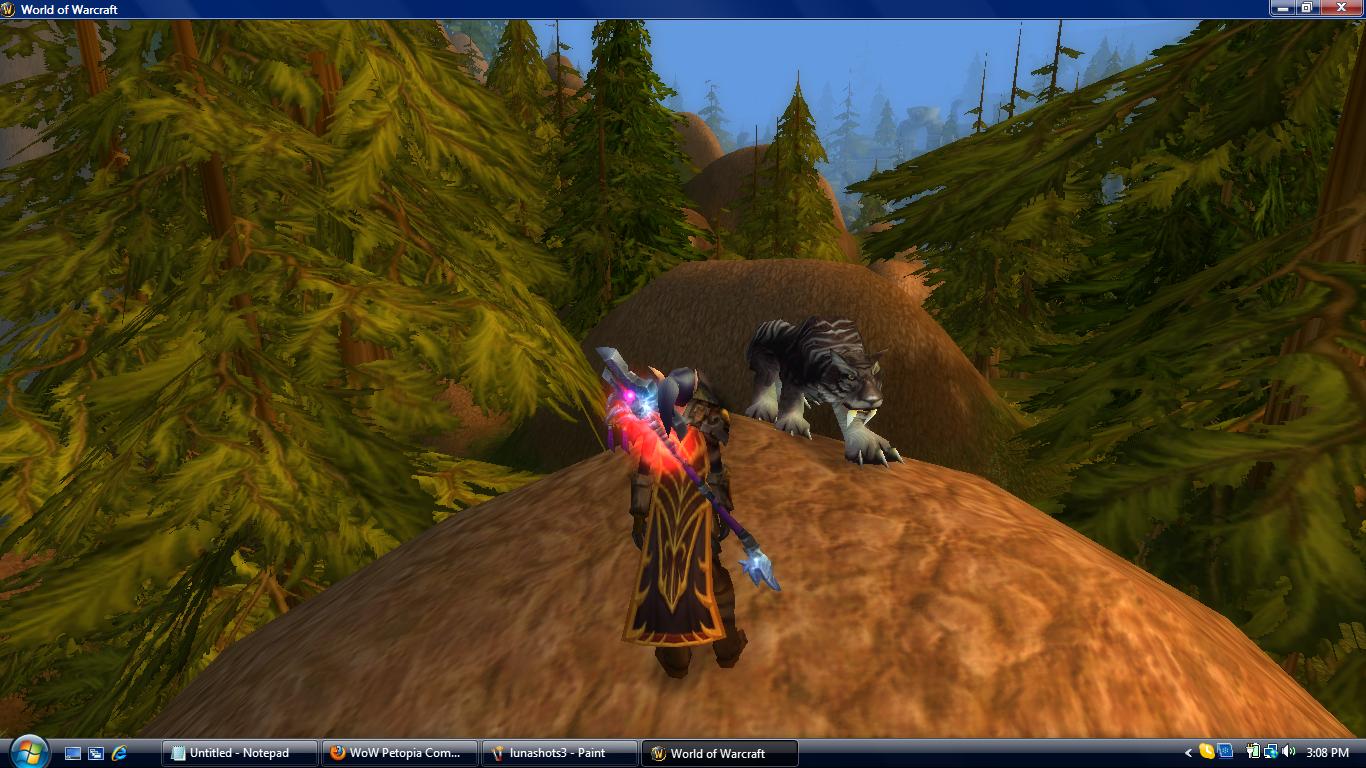Open the battery power status tray icon
The width and height of the screenshot is (1366, 768).
click(x=1253, y=753)
